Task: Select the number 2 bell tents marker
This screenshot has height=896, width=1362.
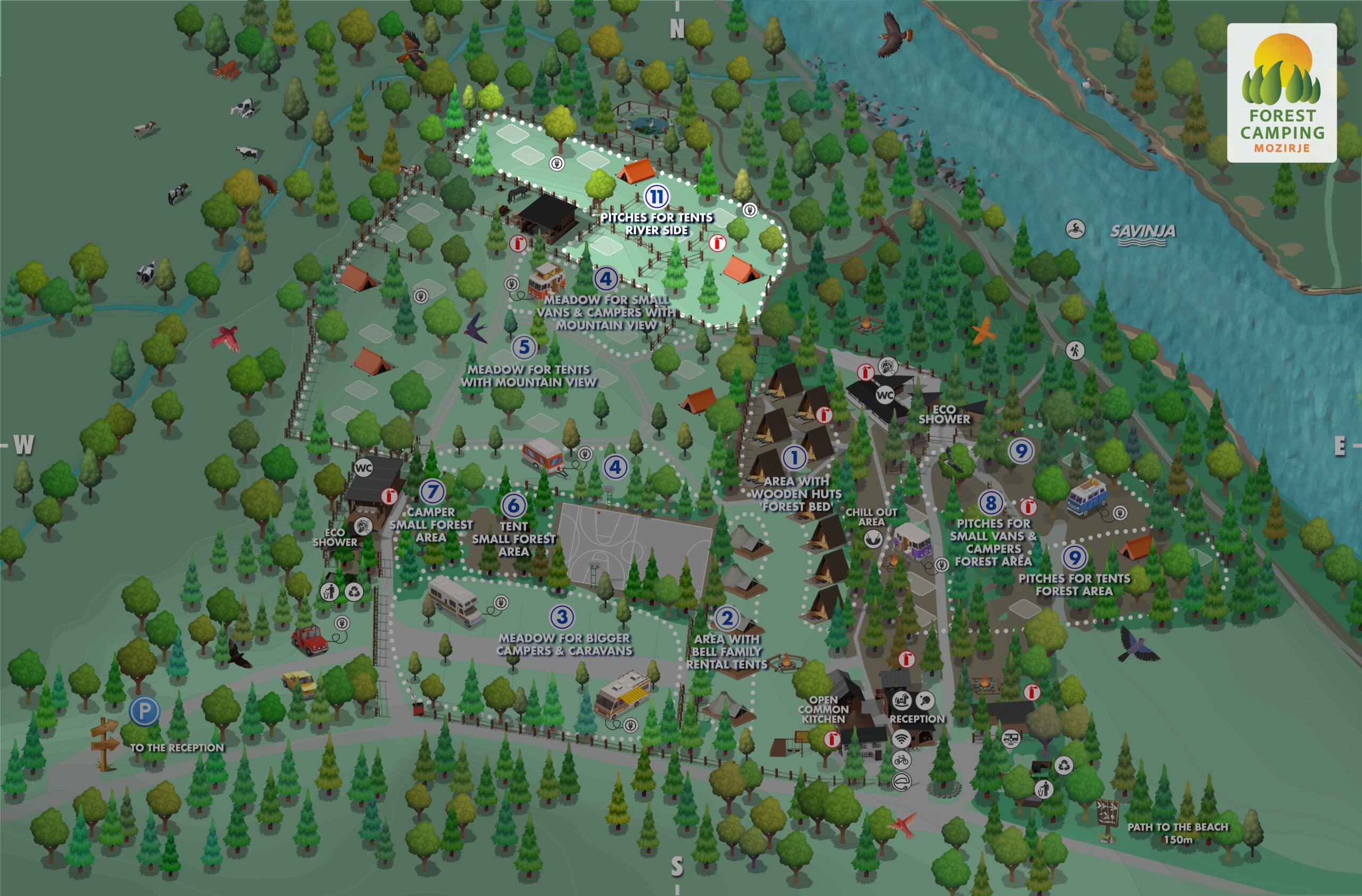Action: pyautogui.click(x=727, y=618)
